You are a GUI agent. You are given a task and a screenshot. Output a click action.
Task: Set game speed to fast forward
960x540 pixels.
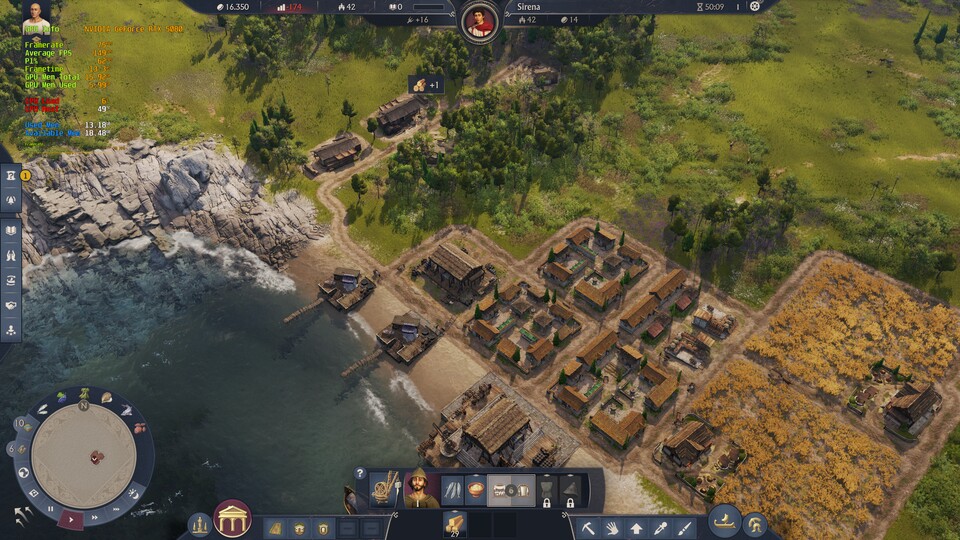(95, 518)
